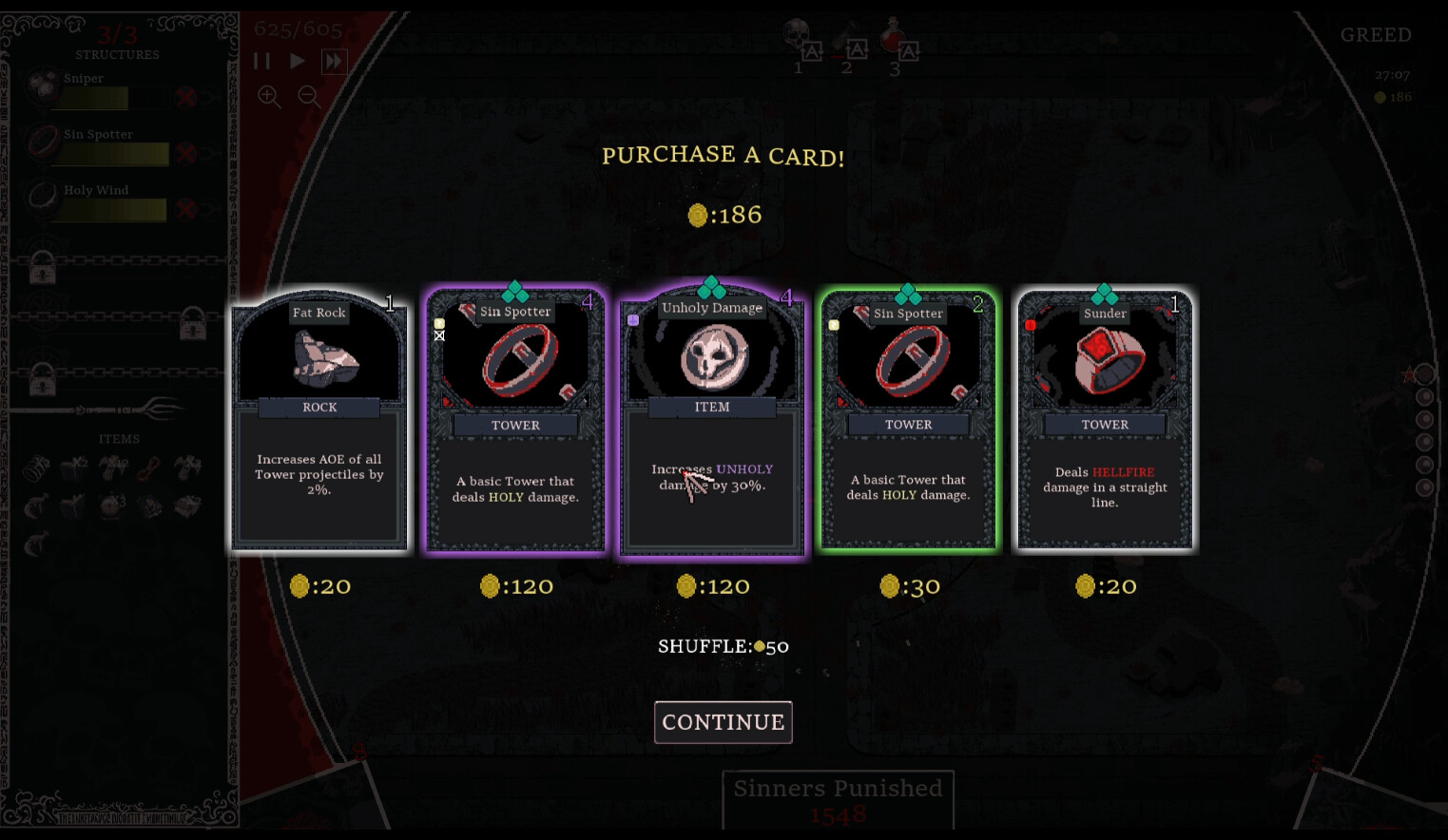Purchase the purple Sin Spotter card costing 120

pos(515,423)
